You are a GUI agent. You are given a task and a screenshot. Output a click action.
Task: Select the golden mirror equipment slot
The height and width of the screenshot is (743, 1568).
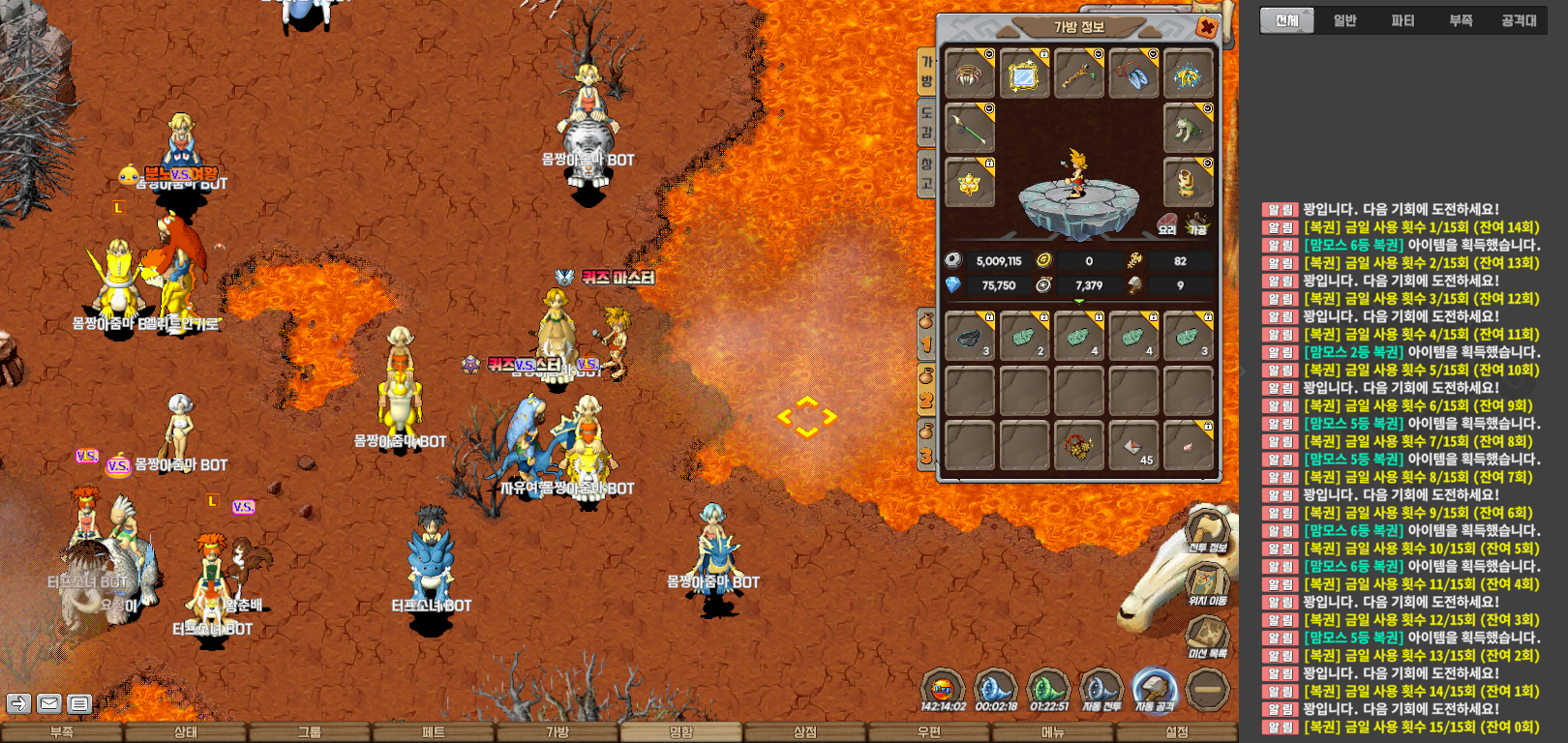point(1024,74)
